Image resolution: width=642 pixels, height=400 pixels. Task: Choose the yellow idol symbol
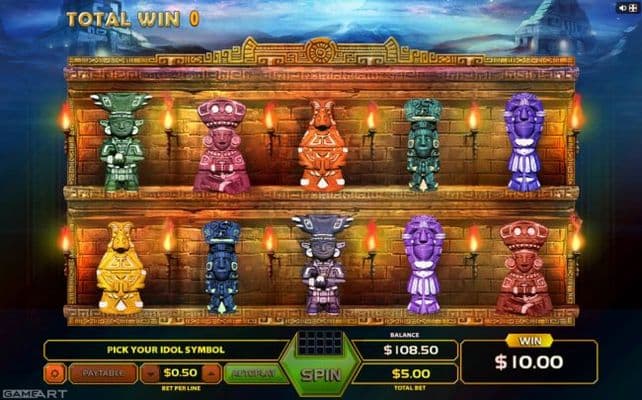pos(119,267)
